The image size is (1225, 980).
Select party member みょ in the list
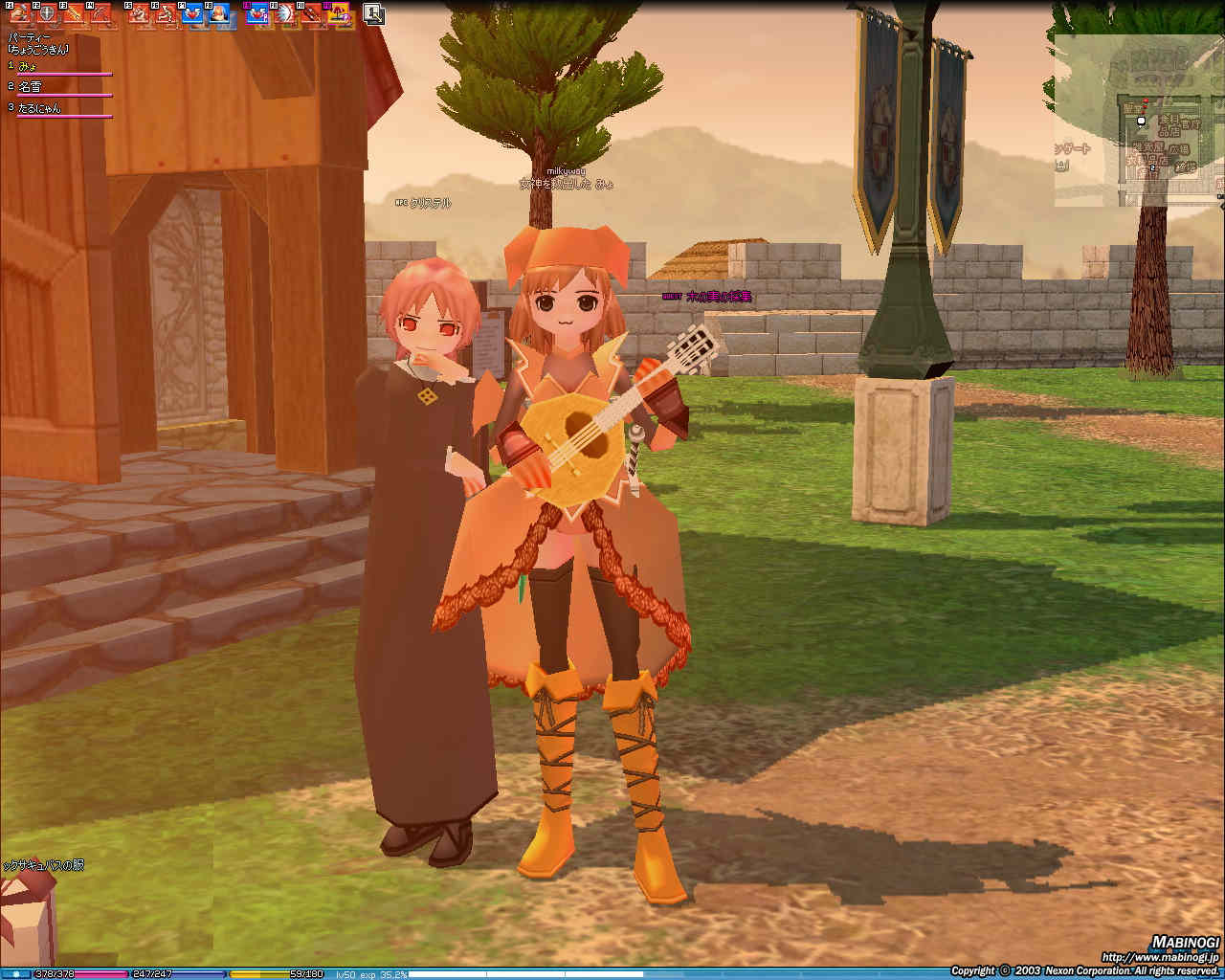pyautogui.click(x=29, y=66)
